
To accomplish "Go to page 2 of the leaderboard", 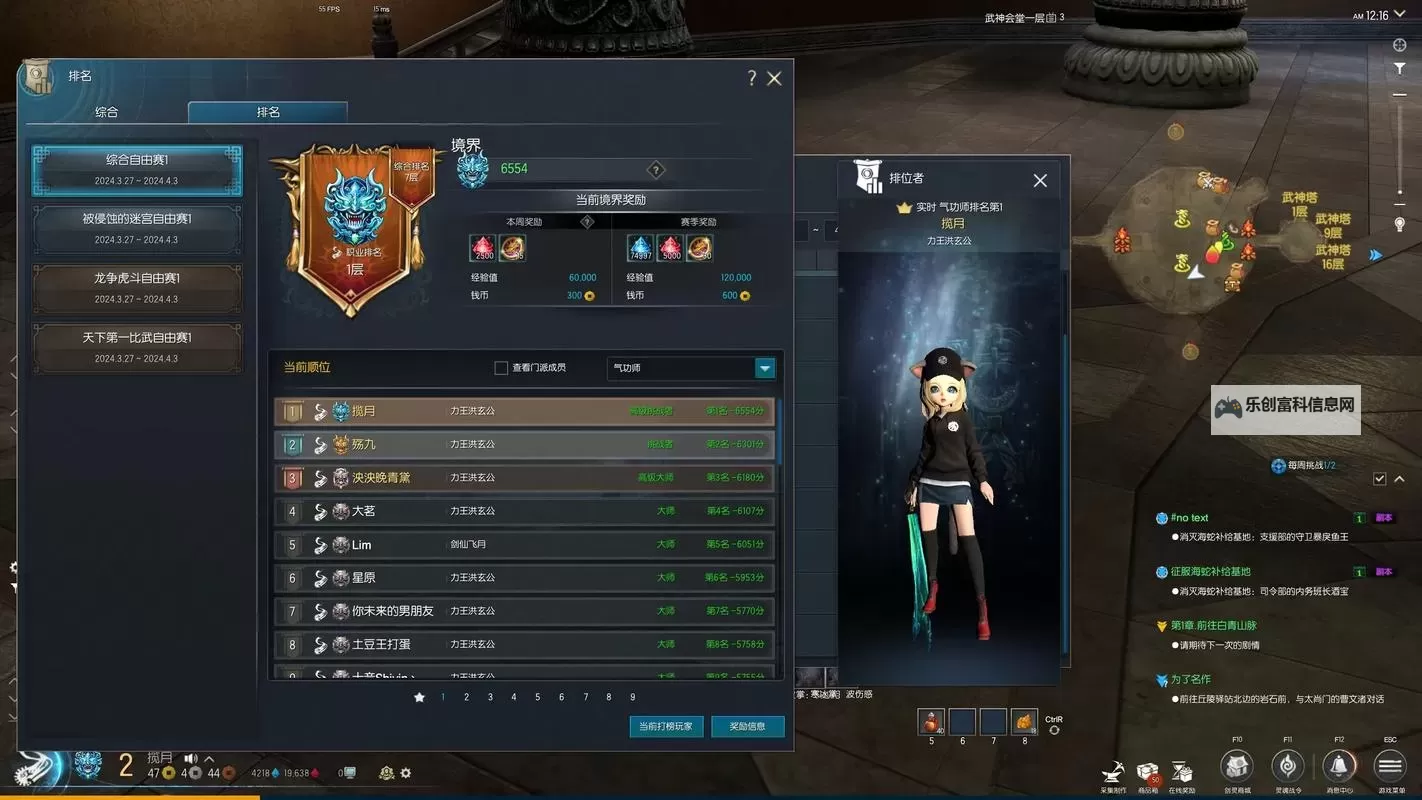I will (x=465, y=697).
